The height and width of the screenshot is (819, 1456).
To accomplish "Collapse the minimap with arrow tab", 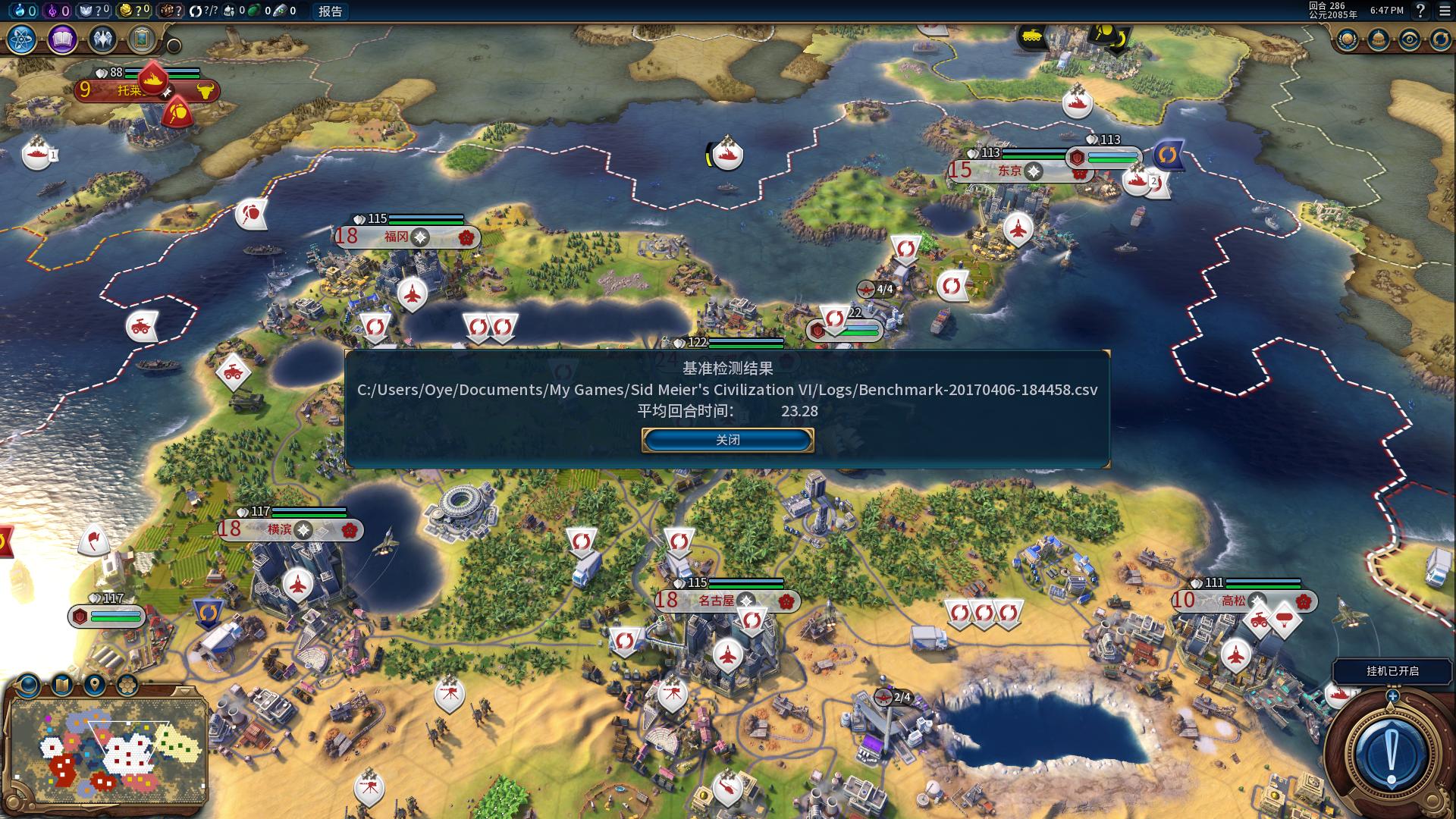I will point(184,691).
